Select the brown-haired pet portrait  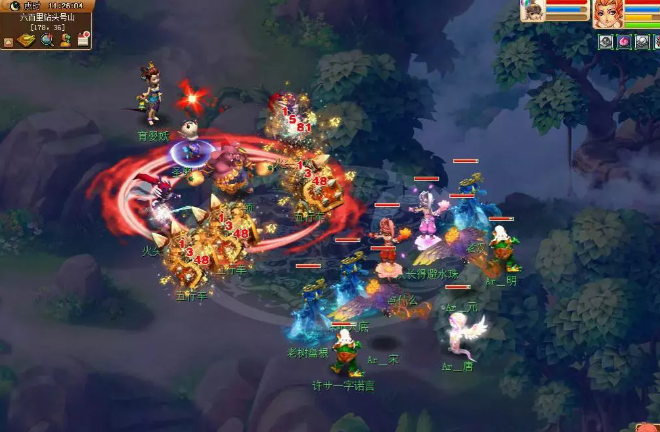tap(534, 10)
